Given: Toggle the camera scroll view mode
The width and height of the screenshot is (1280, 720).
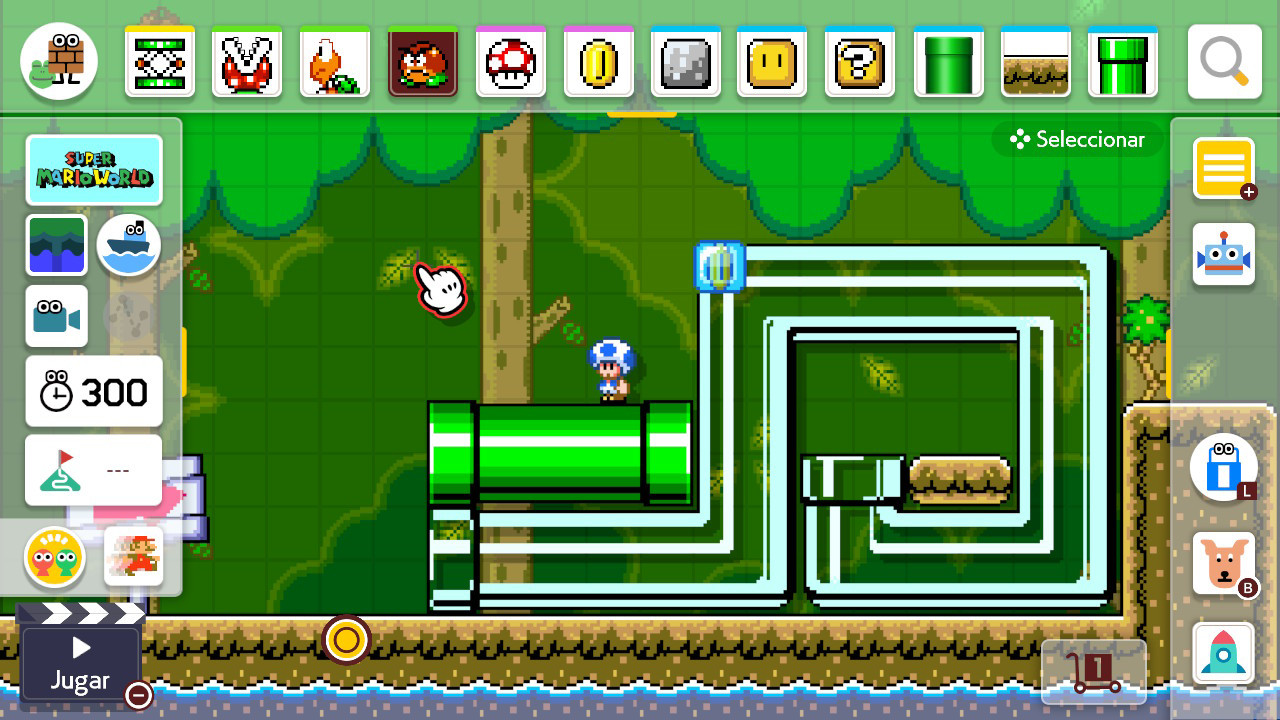Looking at the screenshot, I should coord(57,316).
